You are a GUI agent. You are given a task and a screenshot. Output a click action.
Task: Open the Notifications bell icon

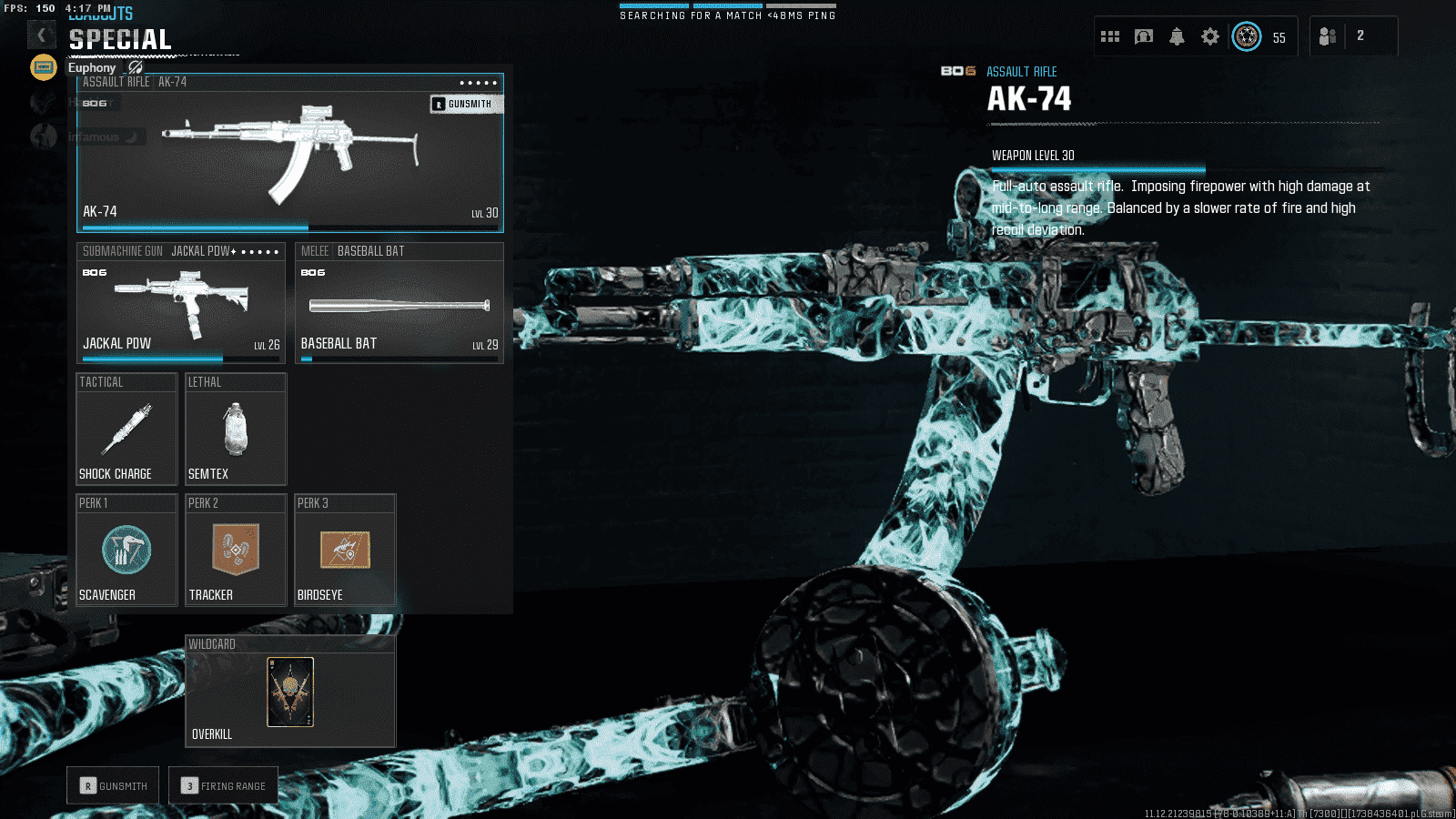click(1177, 35)
